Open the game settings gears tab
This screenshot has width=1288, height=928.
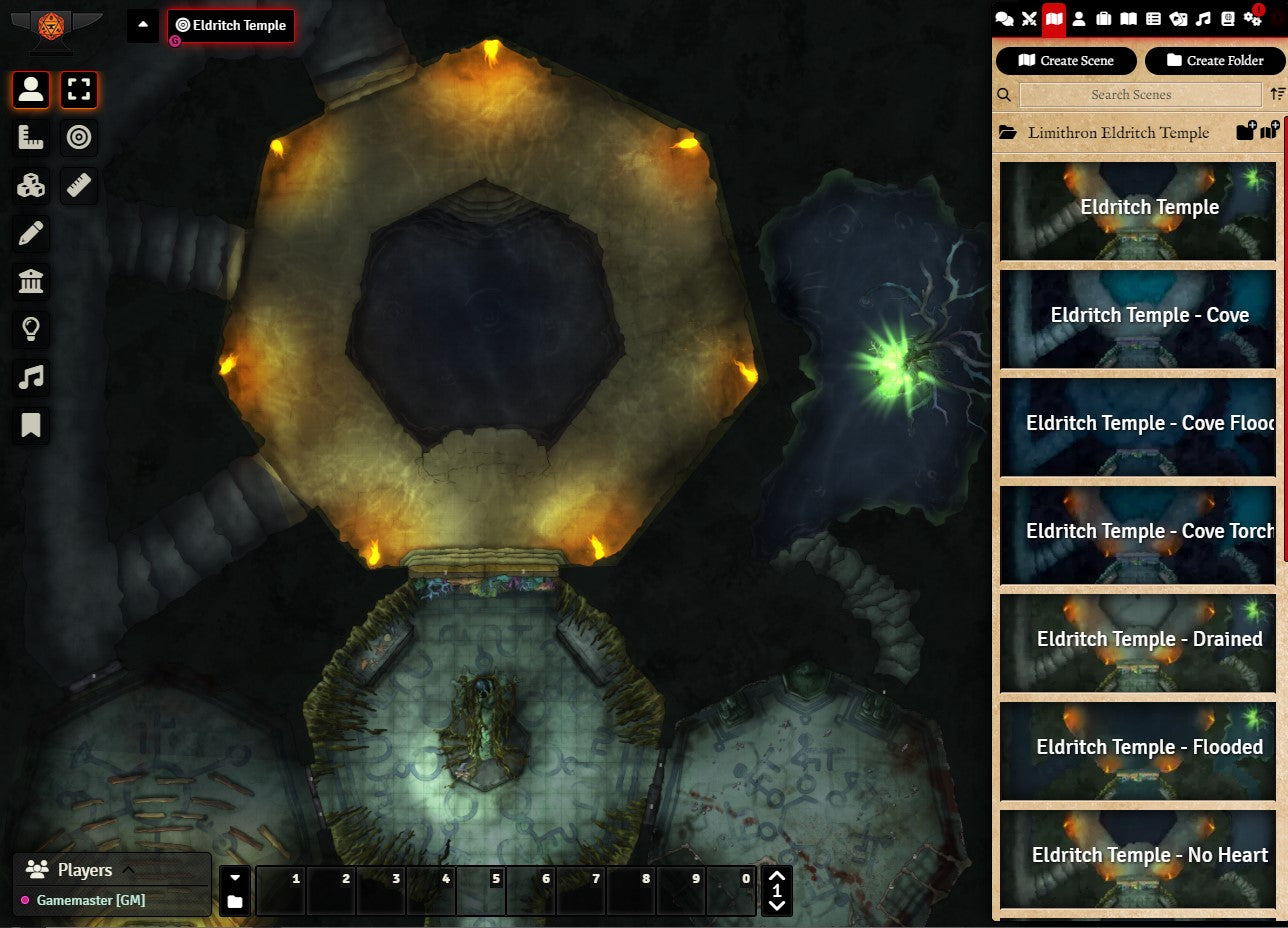[x=1253, y=19]
